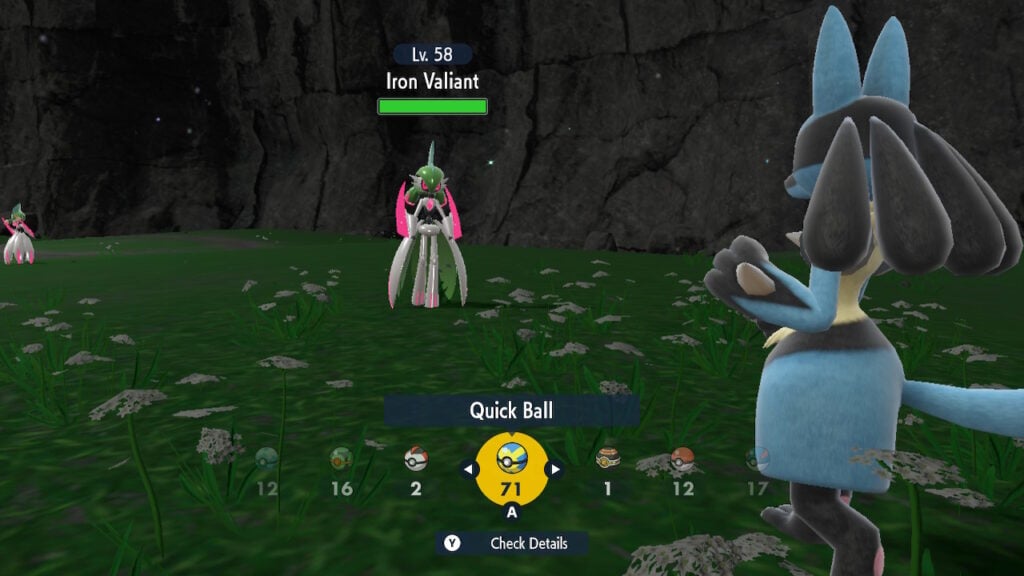The image size is (1024, 576).
Task: Click the left arrow beside the Quick Ball
Action: [468, 468]
